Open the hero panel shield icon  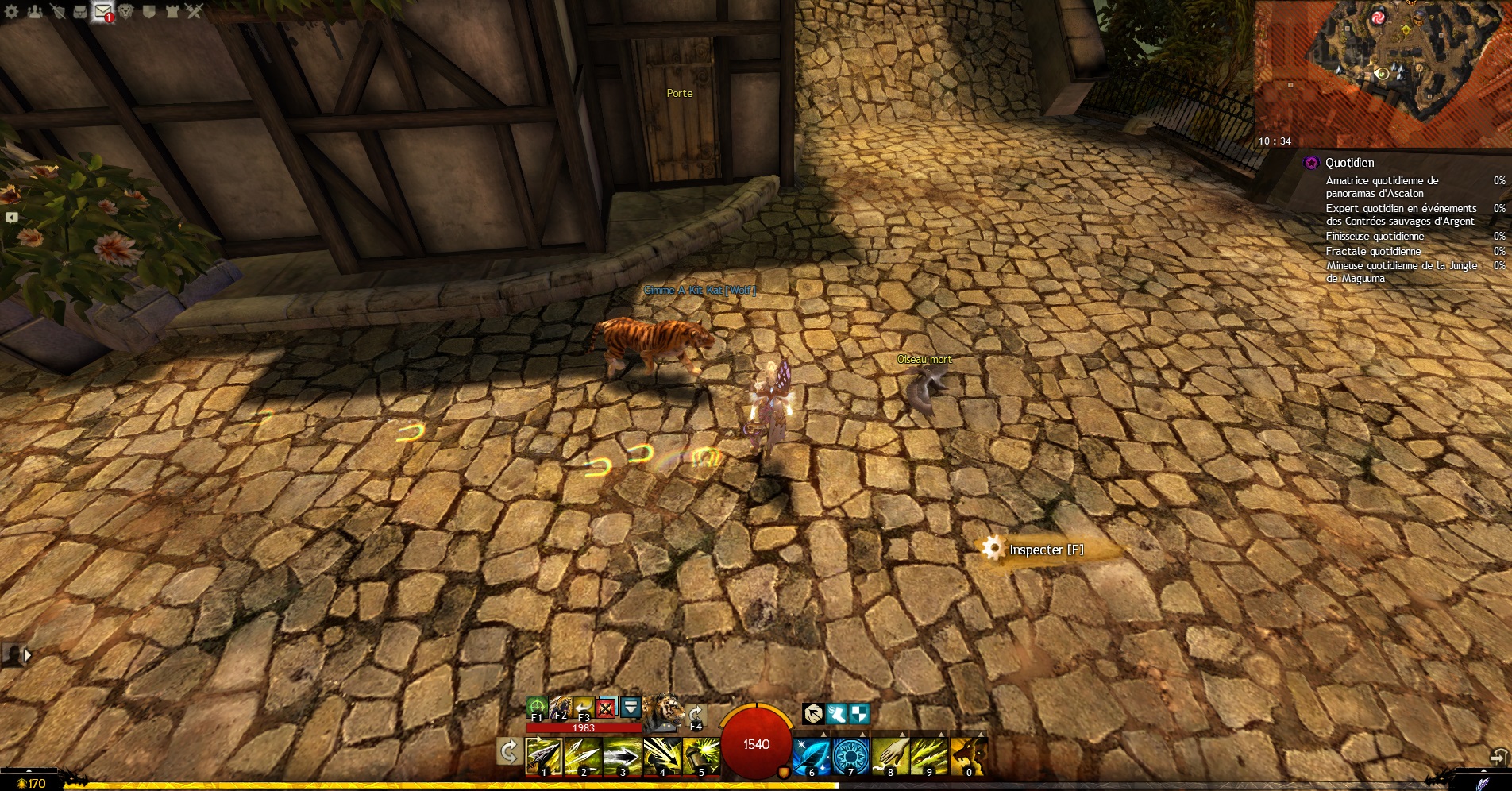(57, 11)
